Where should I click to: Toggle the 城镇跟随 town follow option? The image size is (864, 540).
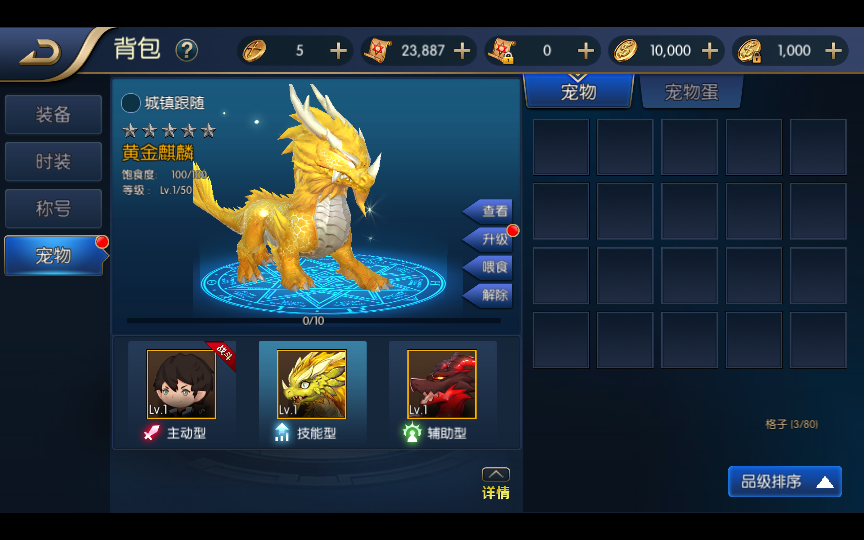[x=131, y=103]
